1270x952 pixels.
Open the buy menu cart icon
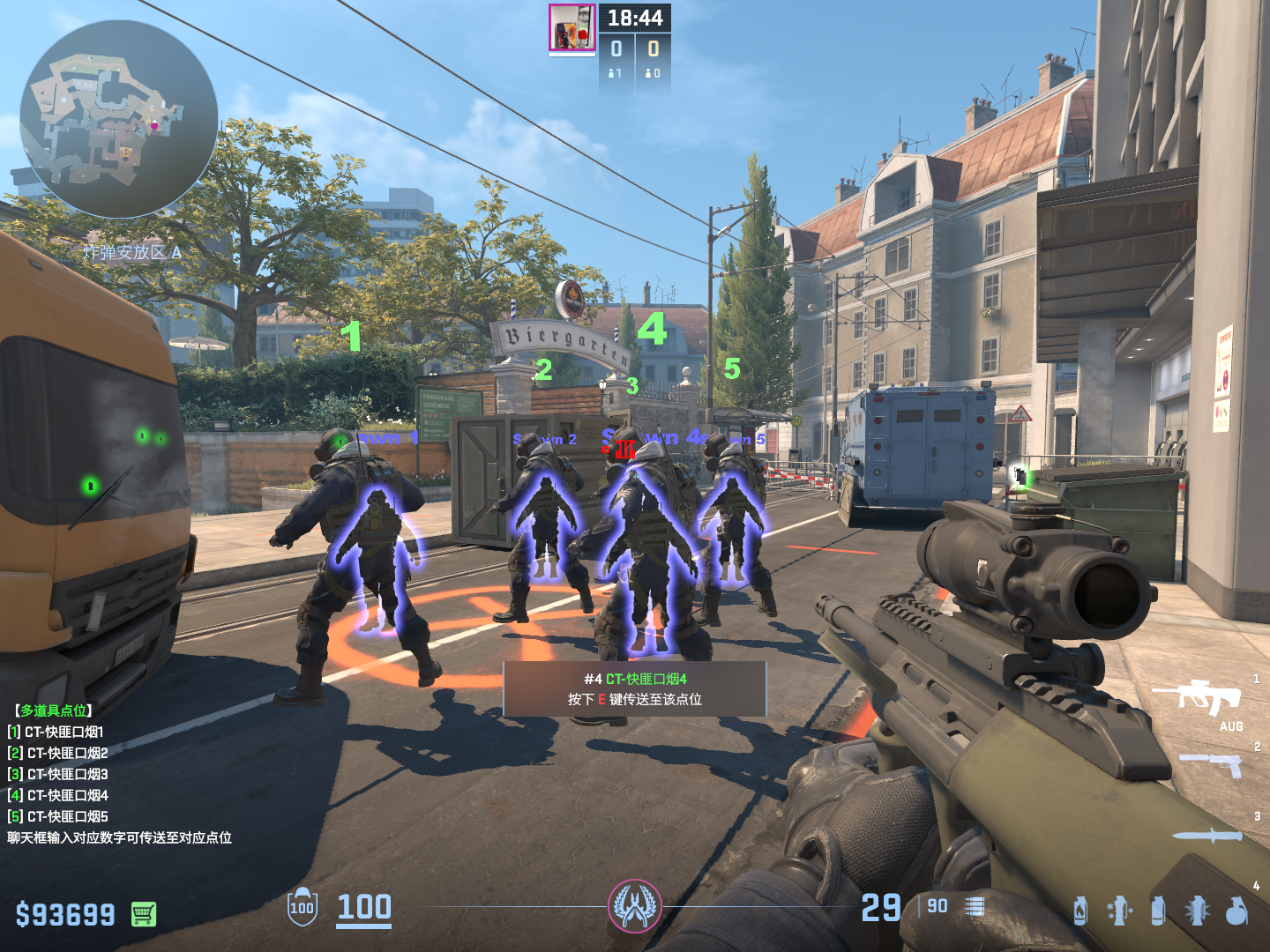click(144, 914)
